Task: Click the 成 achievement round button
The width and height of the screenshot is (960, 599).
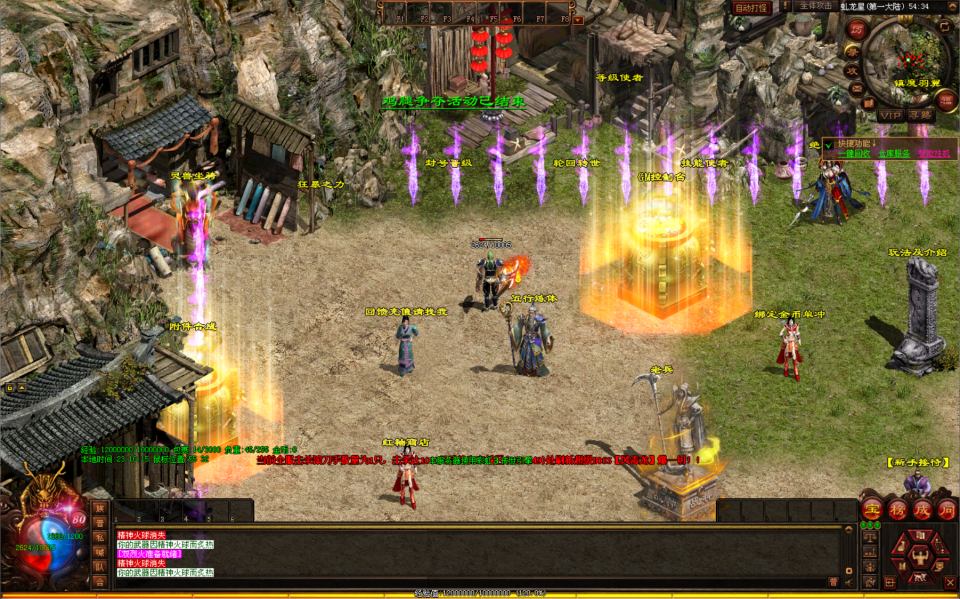Action: coord(922,509)
